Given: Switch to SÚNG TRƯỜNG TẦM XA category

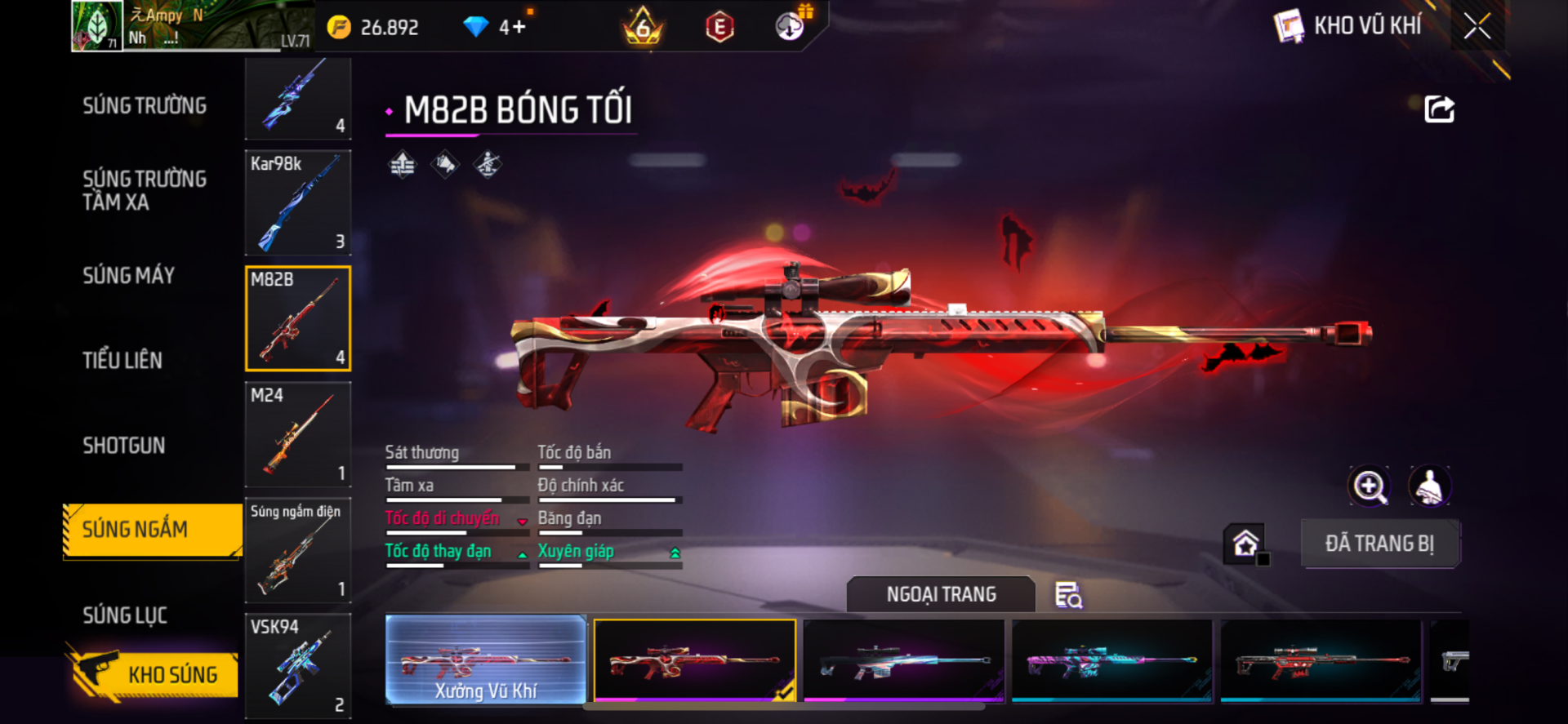Looking at the screenshot, I should 145,190.
